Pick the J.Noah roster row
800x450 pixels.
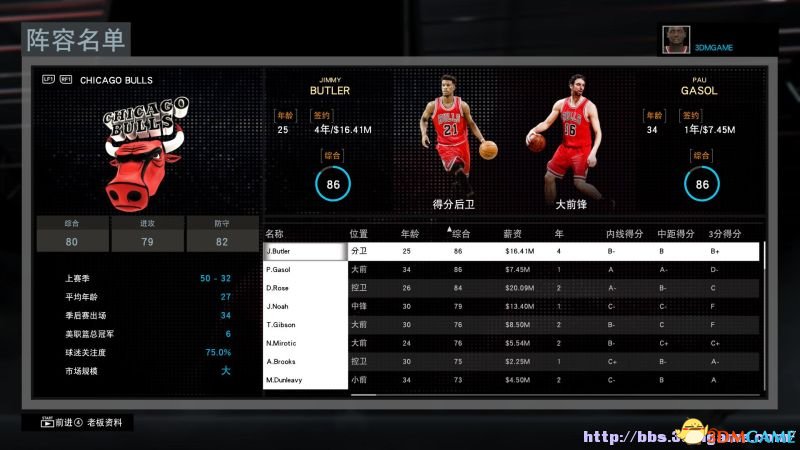pyautogui.click(x=305, y=307)
